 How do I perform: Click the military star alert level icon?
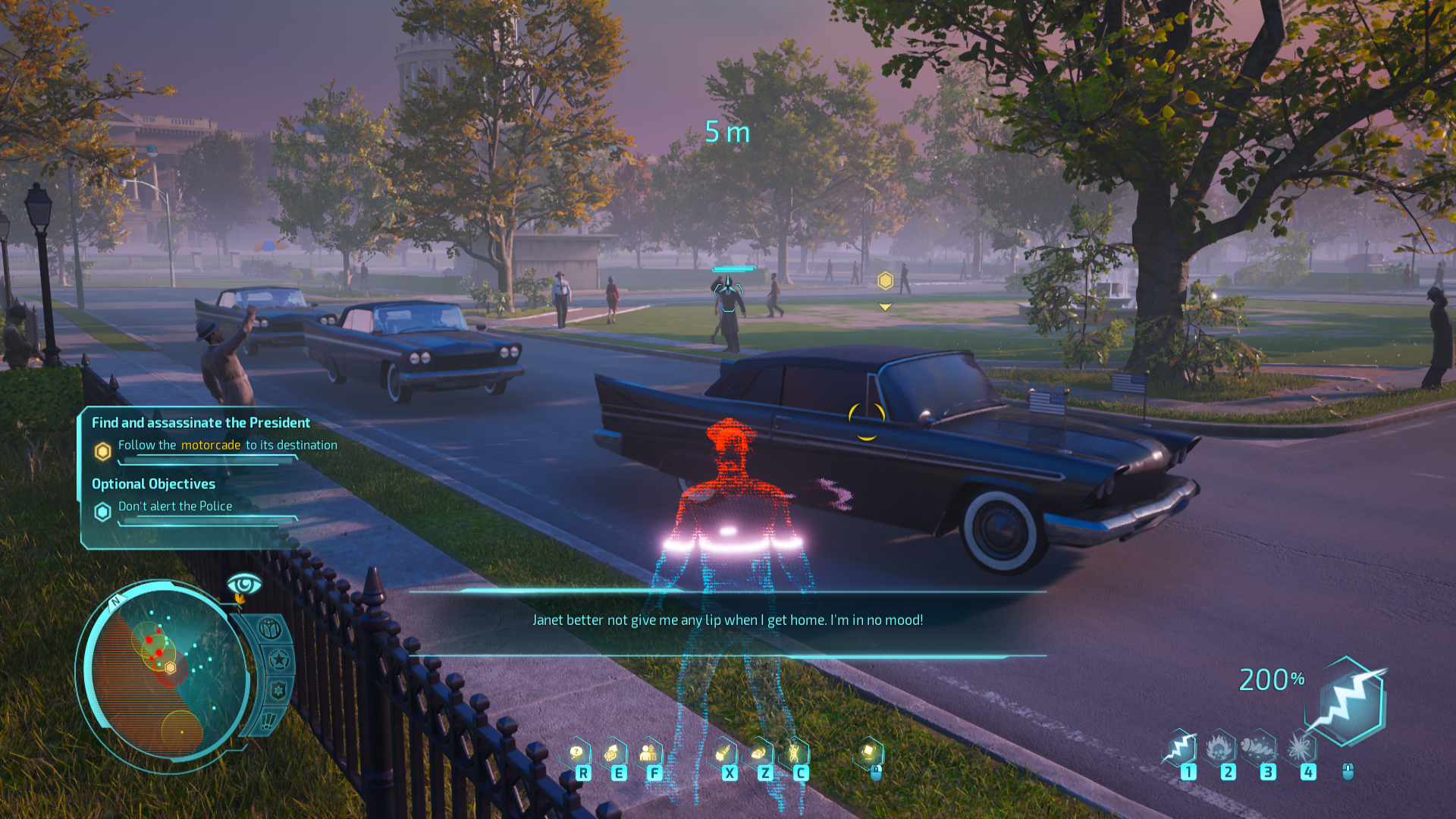pos(279,660)
